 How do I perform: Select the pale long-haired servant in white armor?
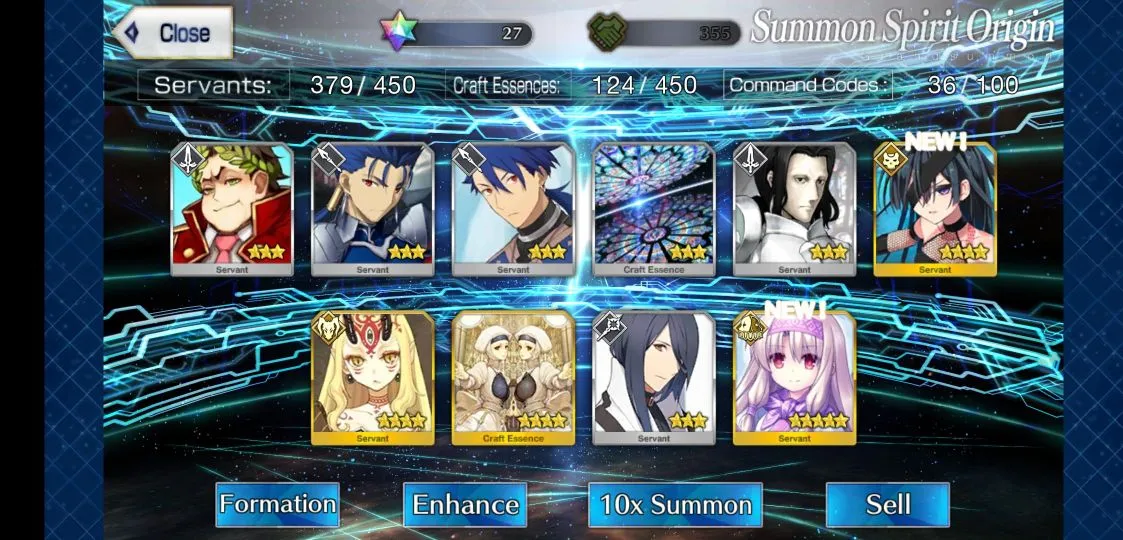coord(794,208)
